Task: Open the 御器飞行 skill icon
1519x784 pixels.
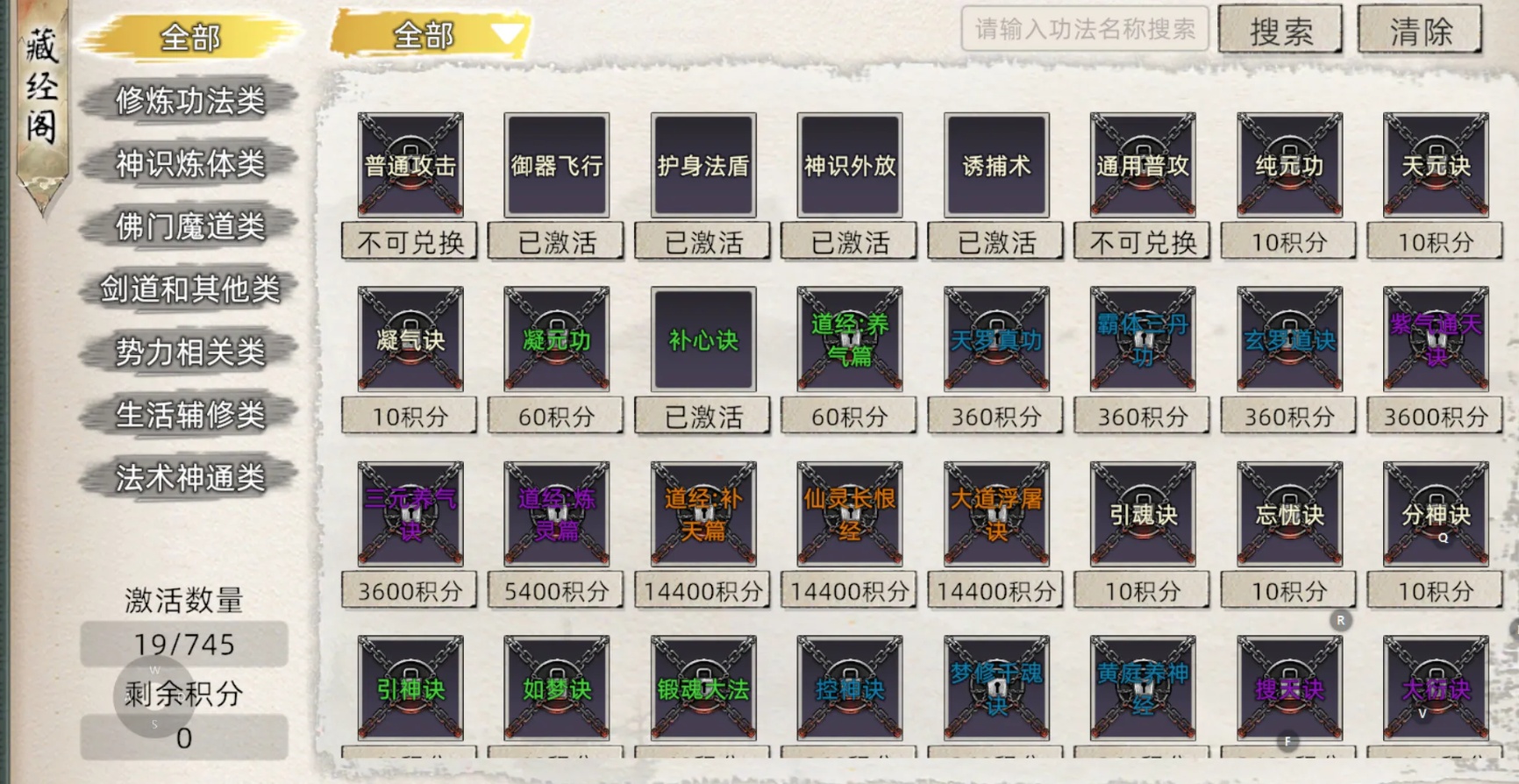Action: click(x=556, y=165)
